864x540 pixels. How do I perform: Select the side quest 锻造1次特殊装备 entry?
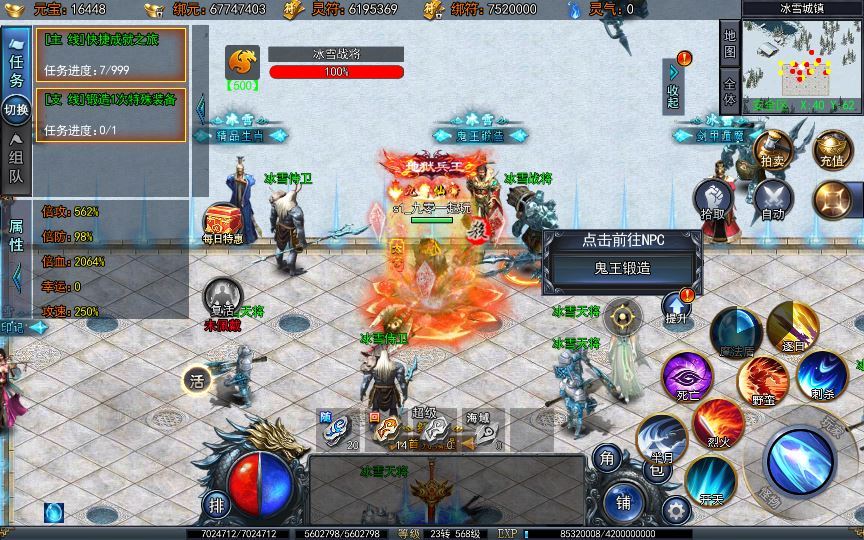[x=110, y=114]
